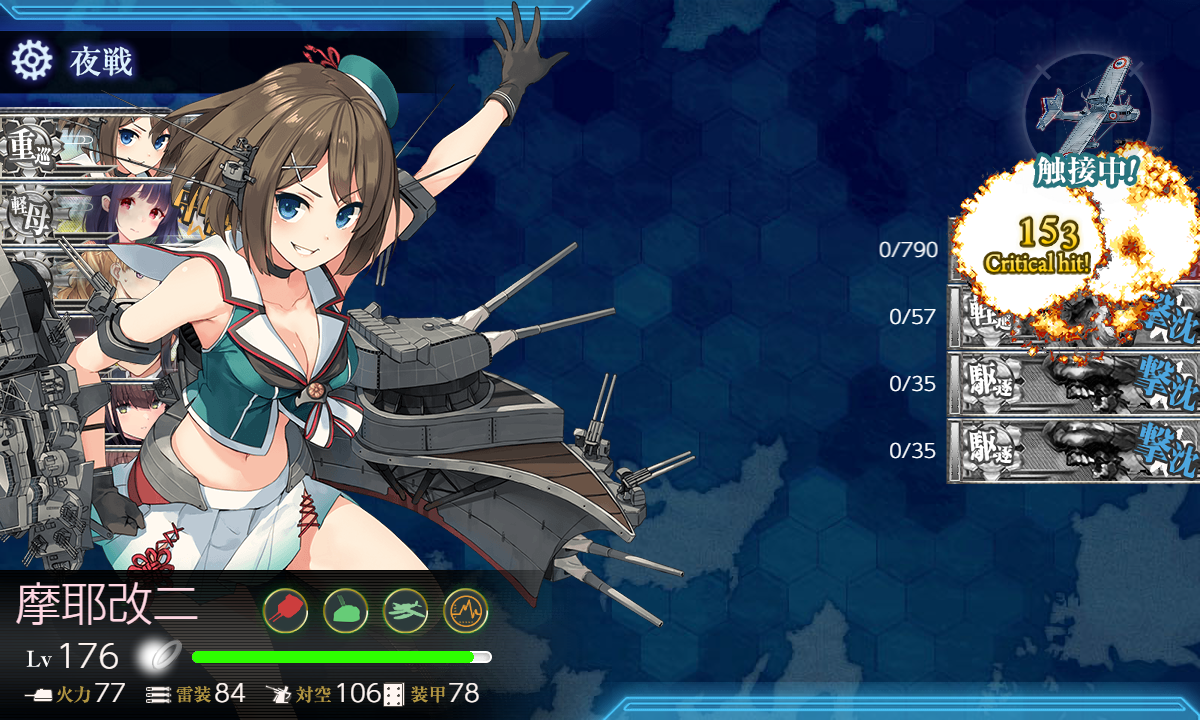This screenshot has width=1200, height=720.
Task: Choose the green seaplane equipment icon
Action: click(x=405, y=609)
